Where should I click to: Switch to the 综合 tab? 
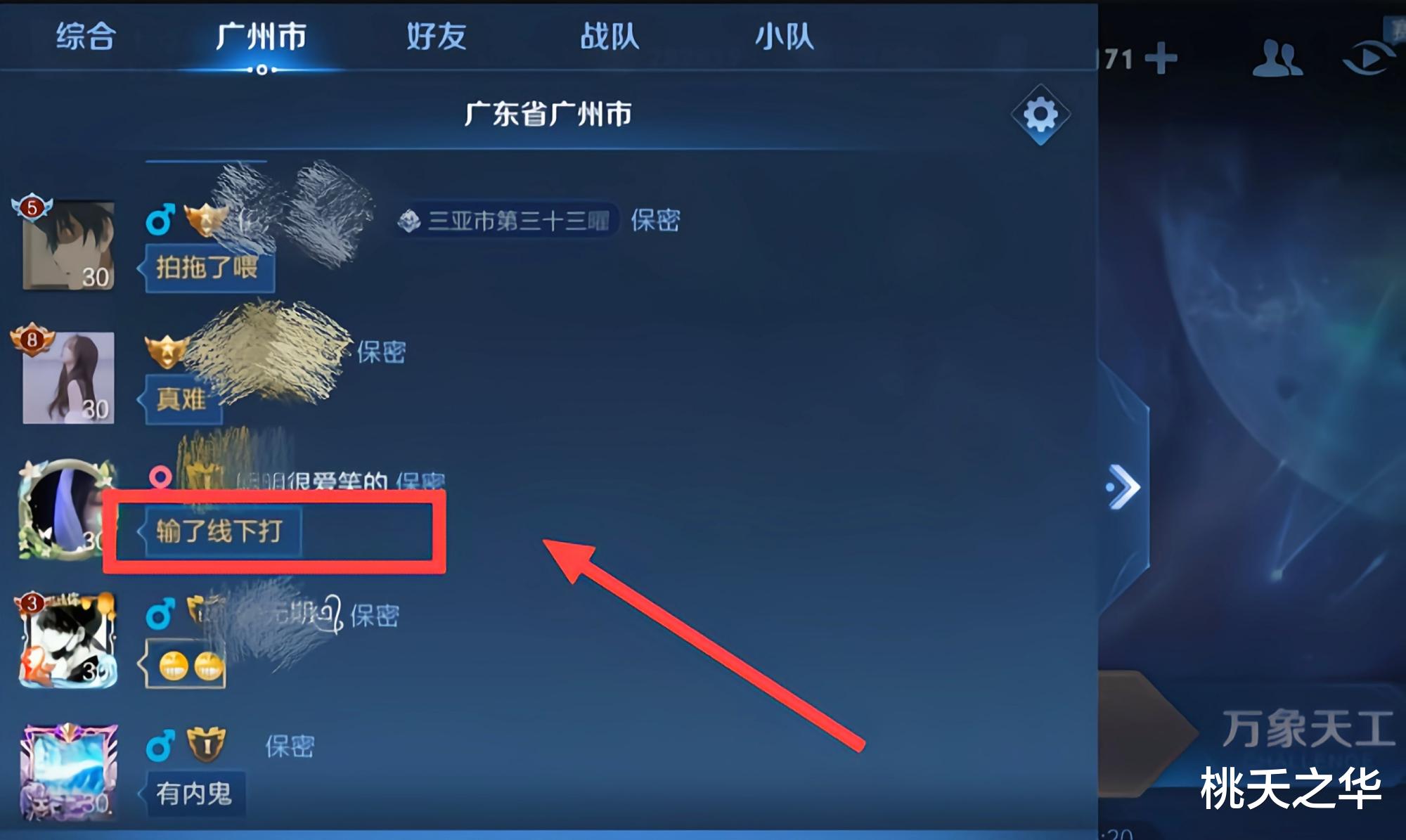[x=84, y=40]
